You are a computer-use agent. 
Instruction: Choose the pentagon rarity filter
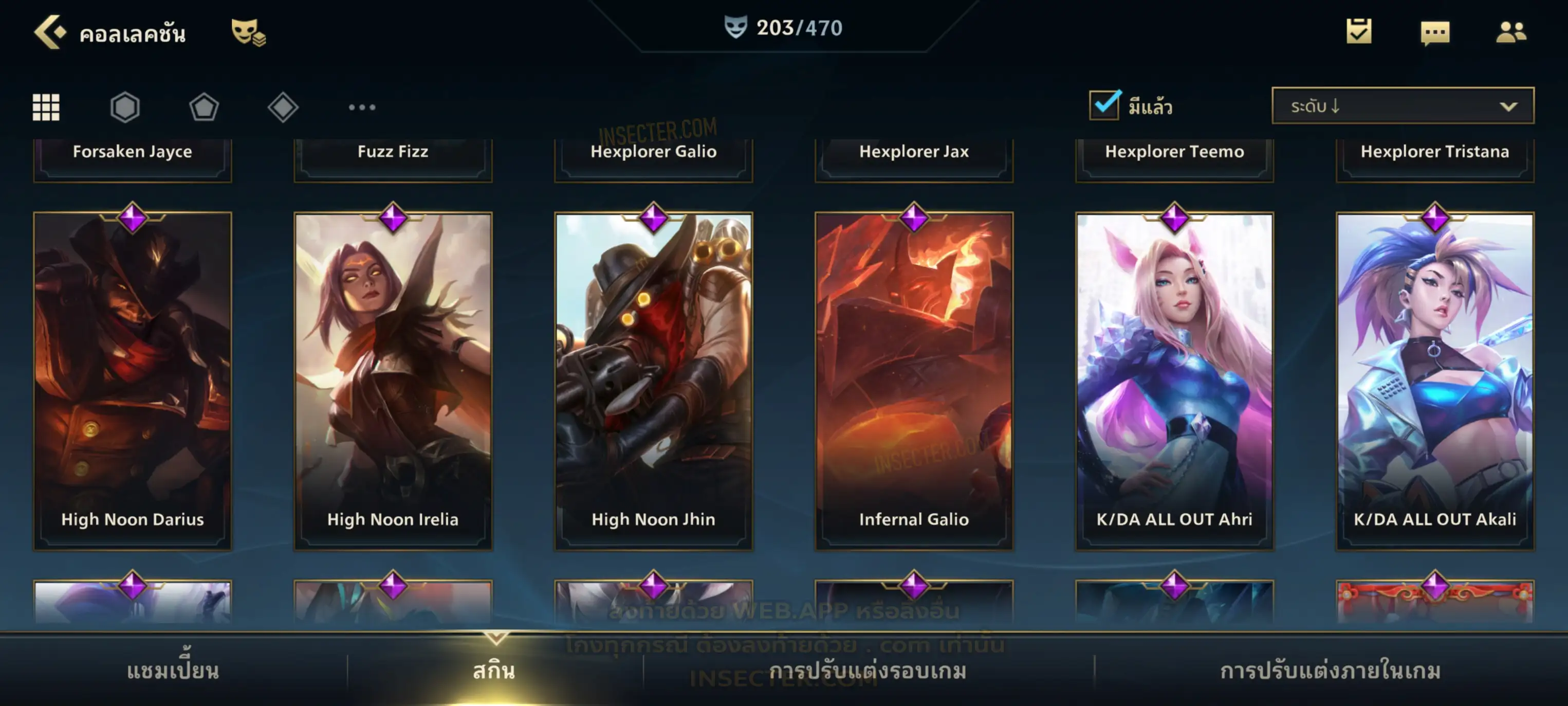tap(204, 107)
